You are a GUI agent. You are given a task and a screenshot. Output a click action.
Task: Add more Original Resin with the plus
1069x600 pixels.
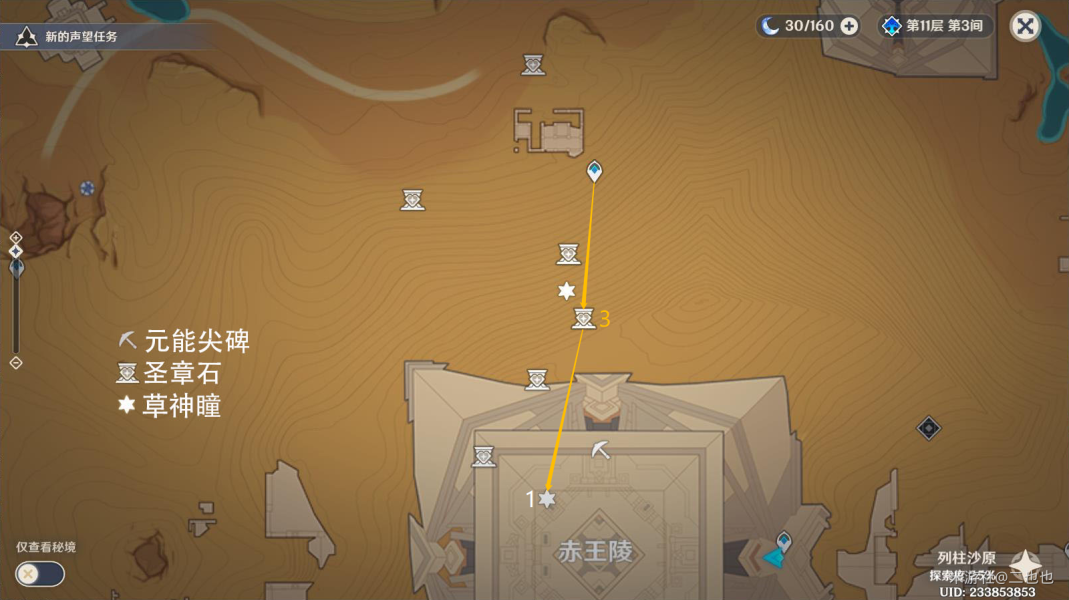(849, 26)
